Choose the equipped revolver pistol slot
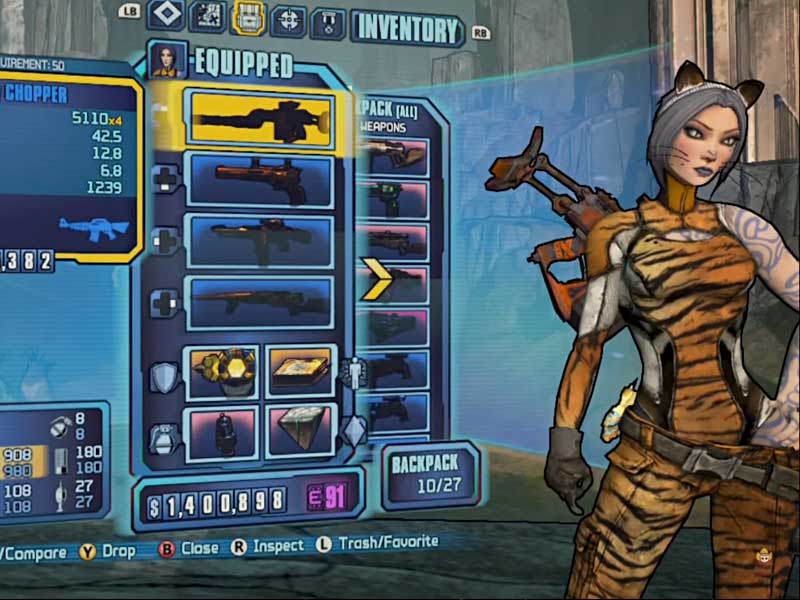Screen dimensions: 800x600 click(261, 180)
